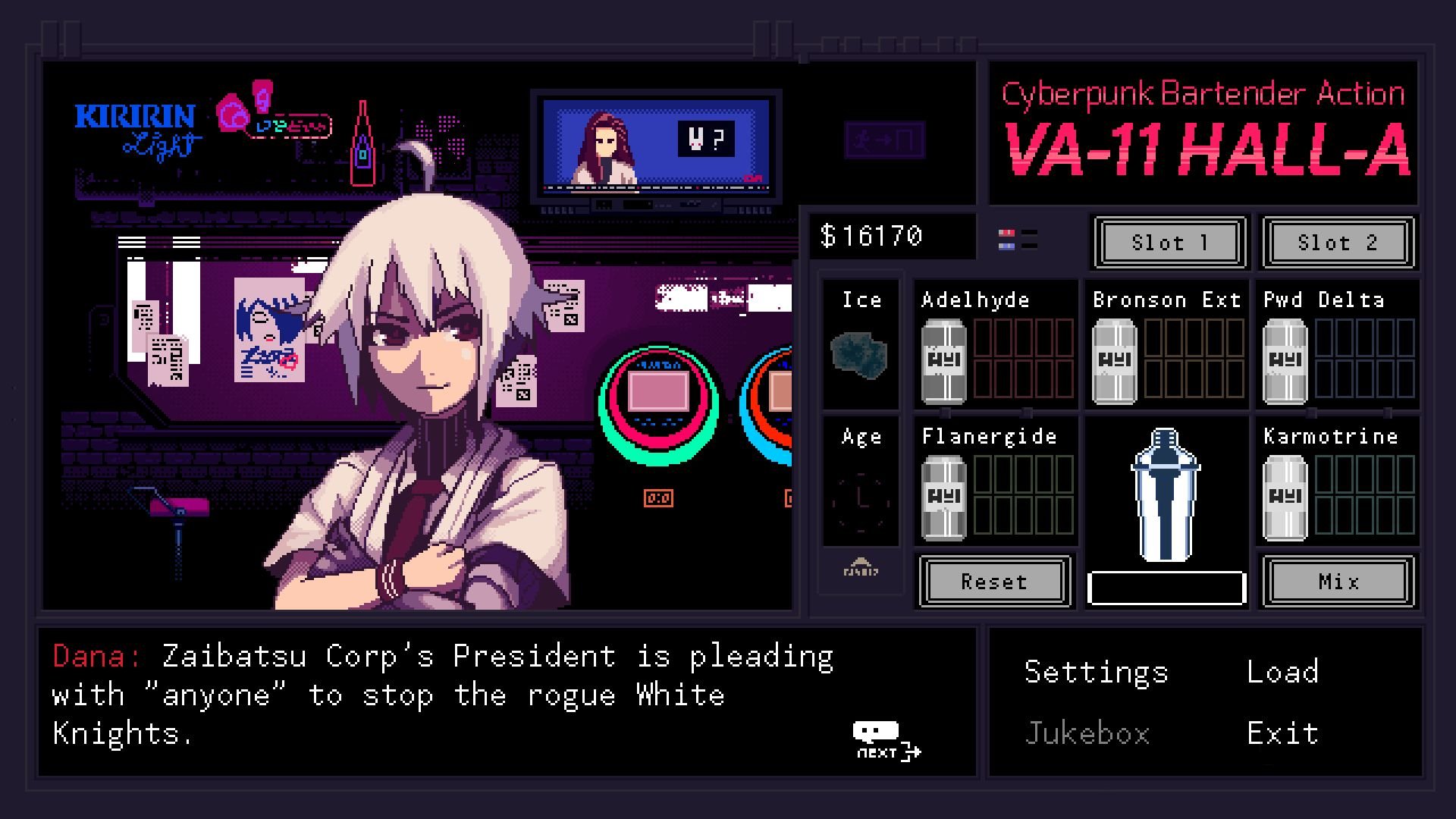
Task: Reset the current mixture
Action: point(994,582)
